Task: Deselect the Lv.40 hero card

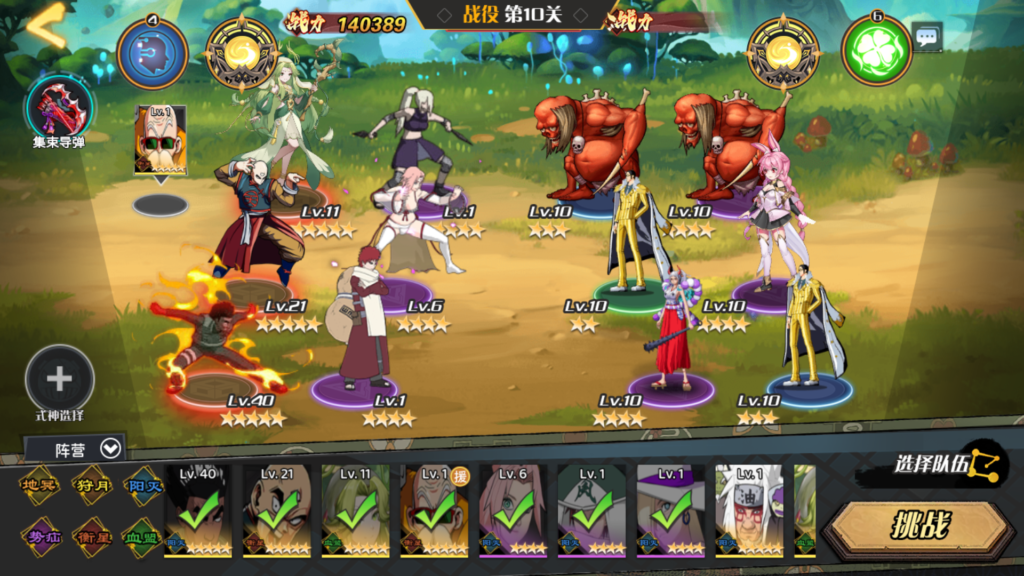Action: pyautogui.click(x=197, y=510)
